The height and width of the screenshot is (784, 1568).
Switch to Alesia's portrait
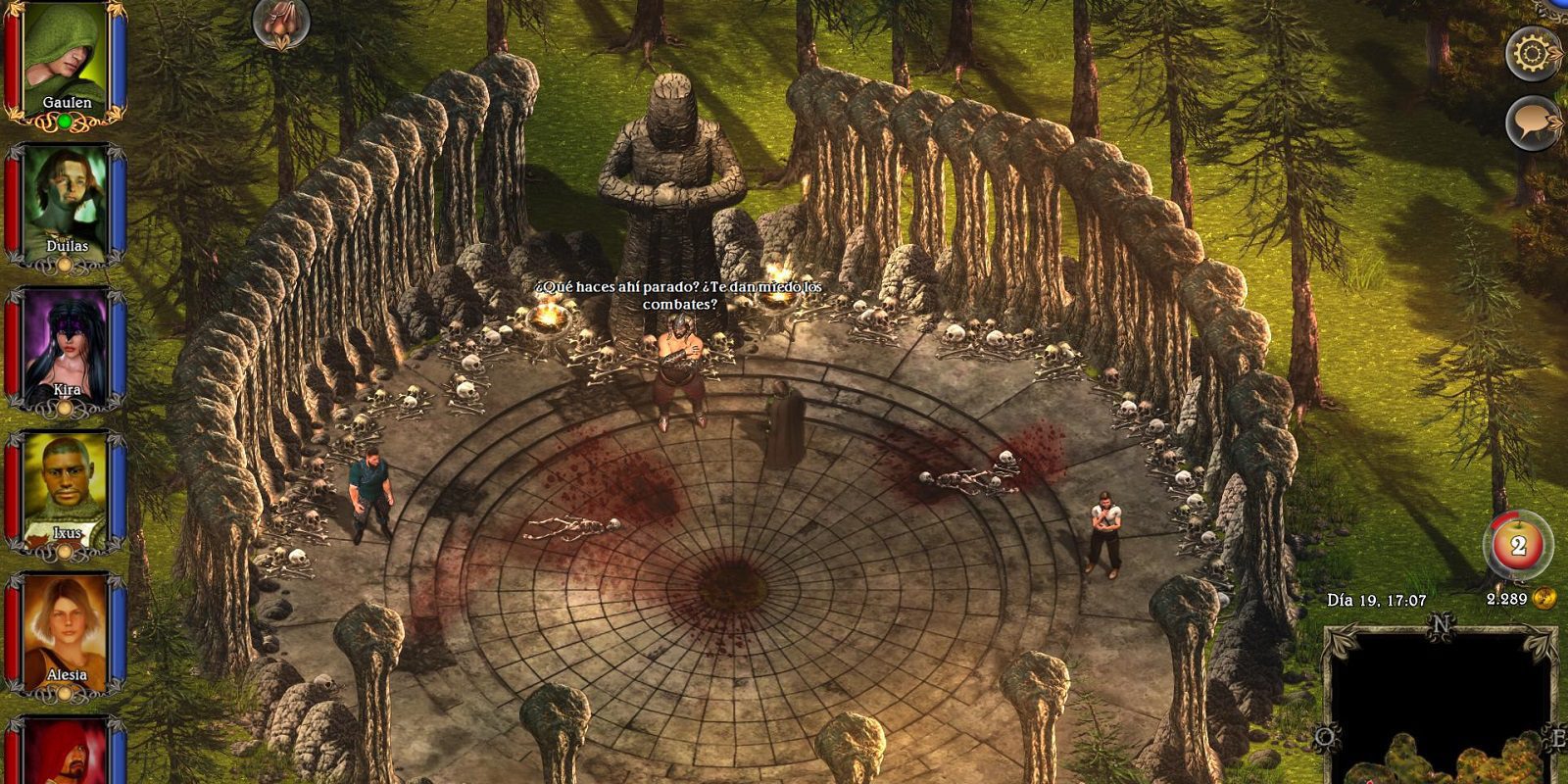[66, 629]
